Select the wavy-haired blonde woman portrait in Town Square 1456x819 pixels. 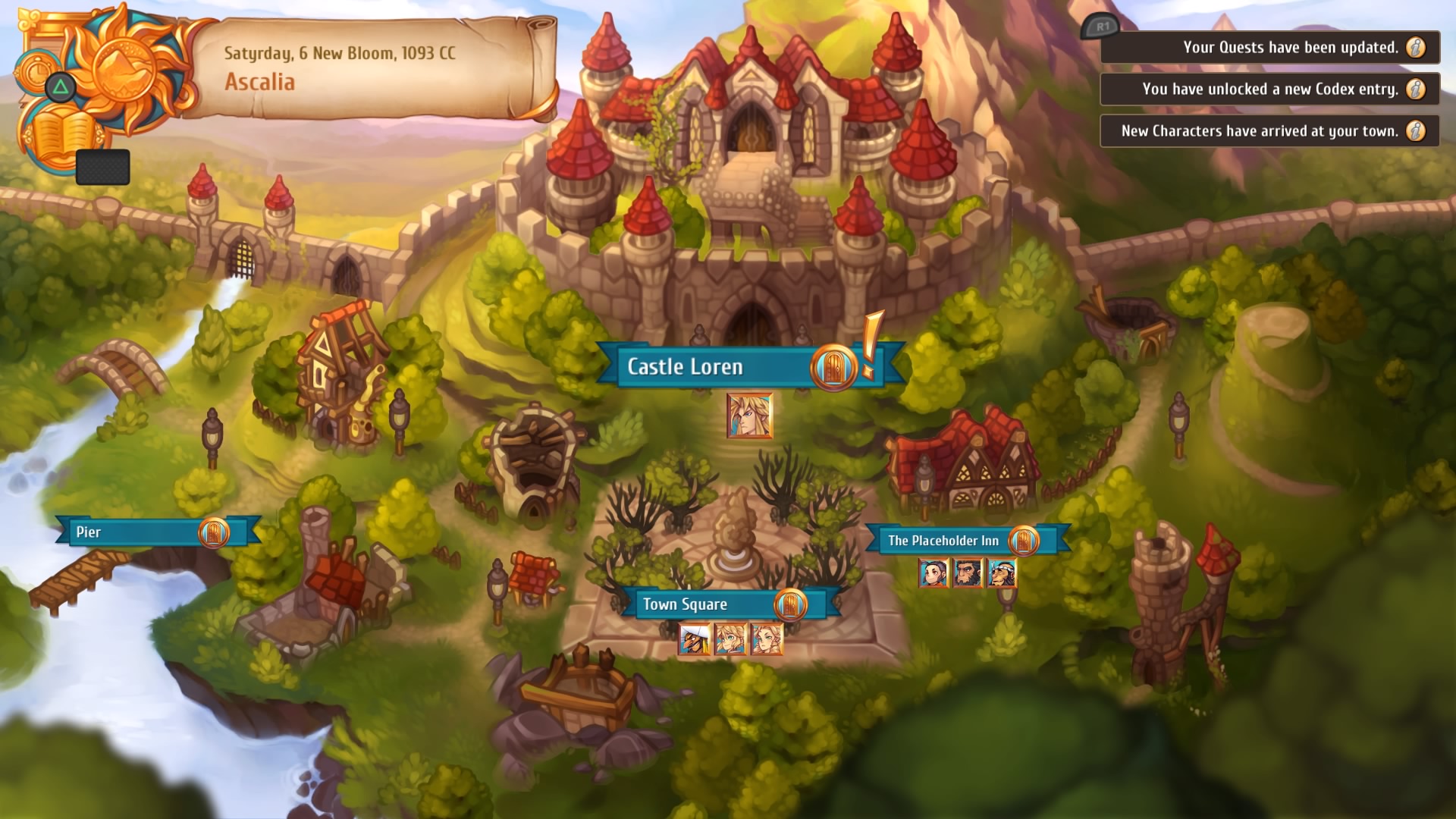(x=766, y=639)
